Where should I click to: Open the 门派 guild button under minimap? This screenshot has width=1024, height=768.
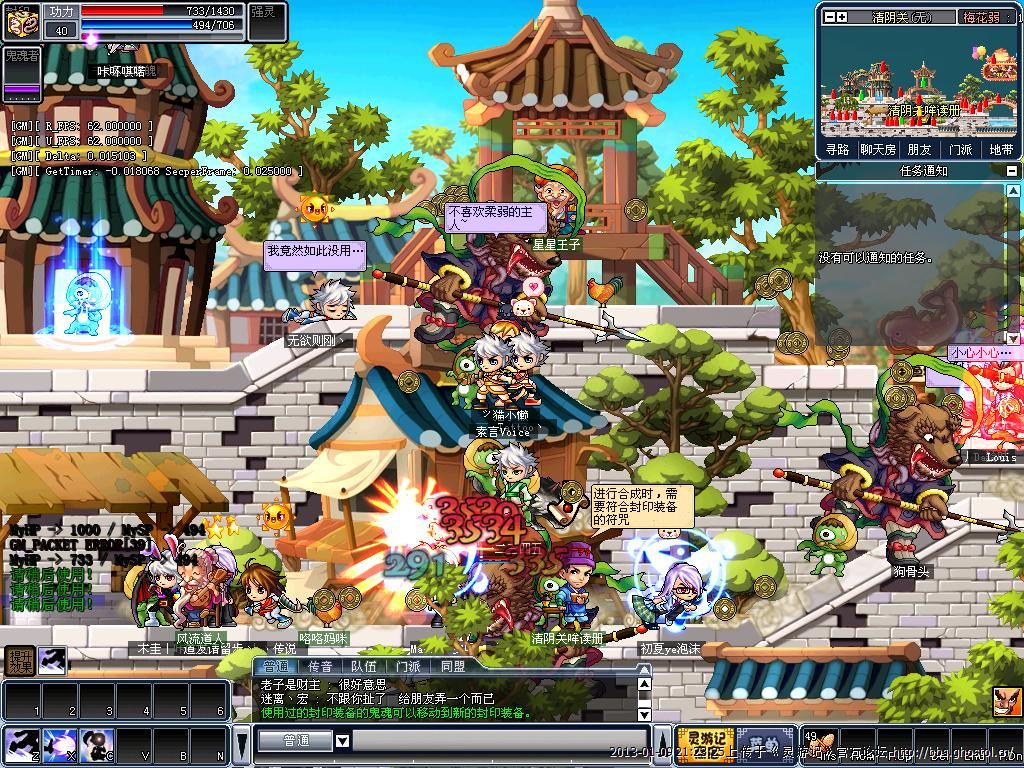point(960,149)
